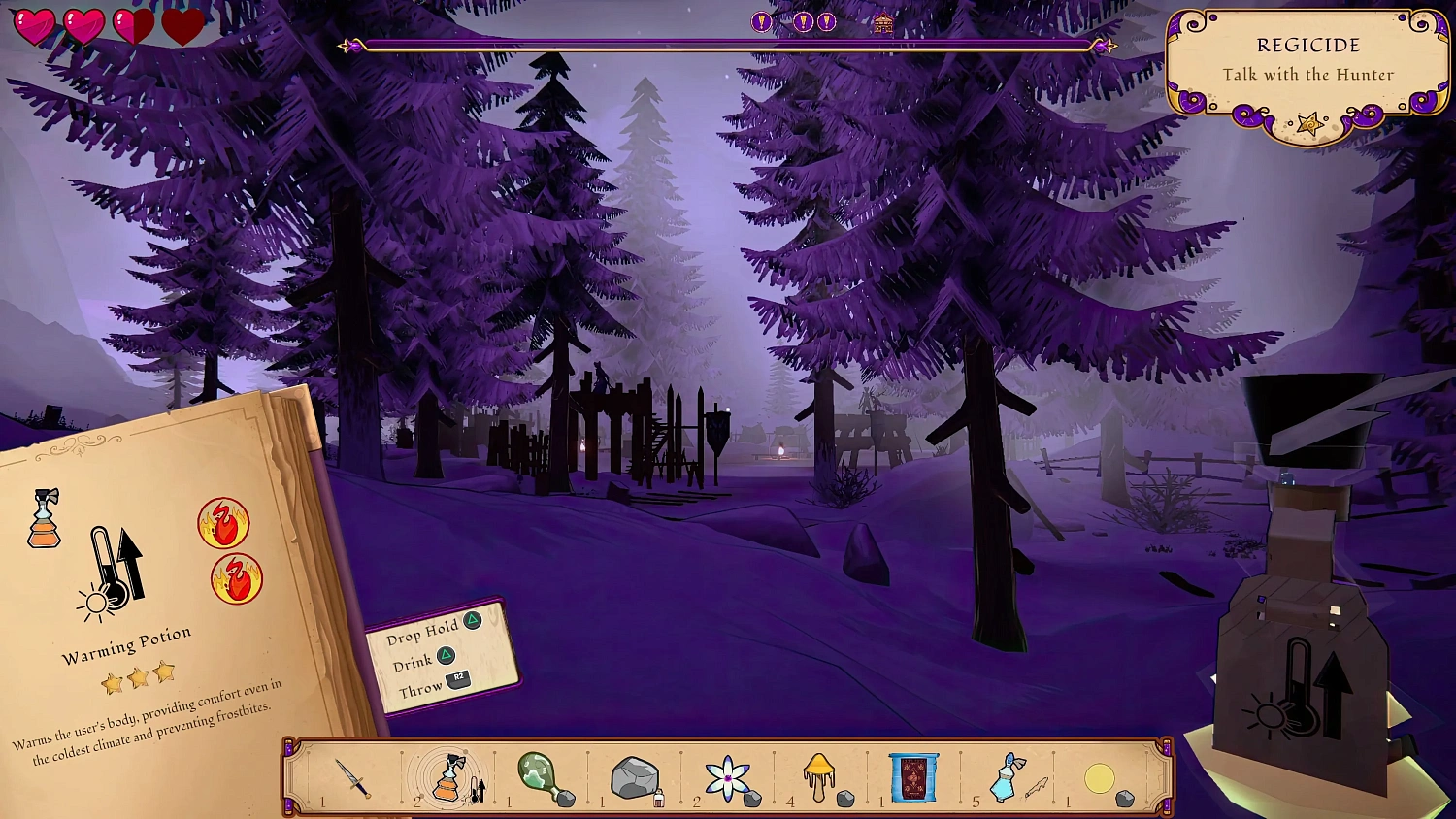
Task: Choose the green flask hotbar item
Action: coord(540,777)
